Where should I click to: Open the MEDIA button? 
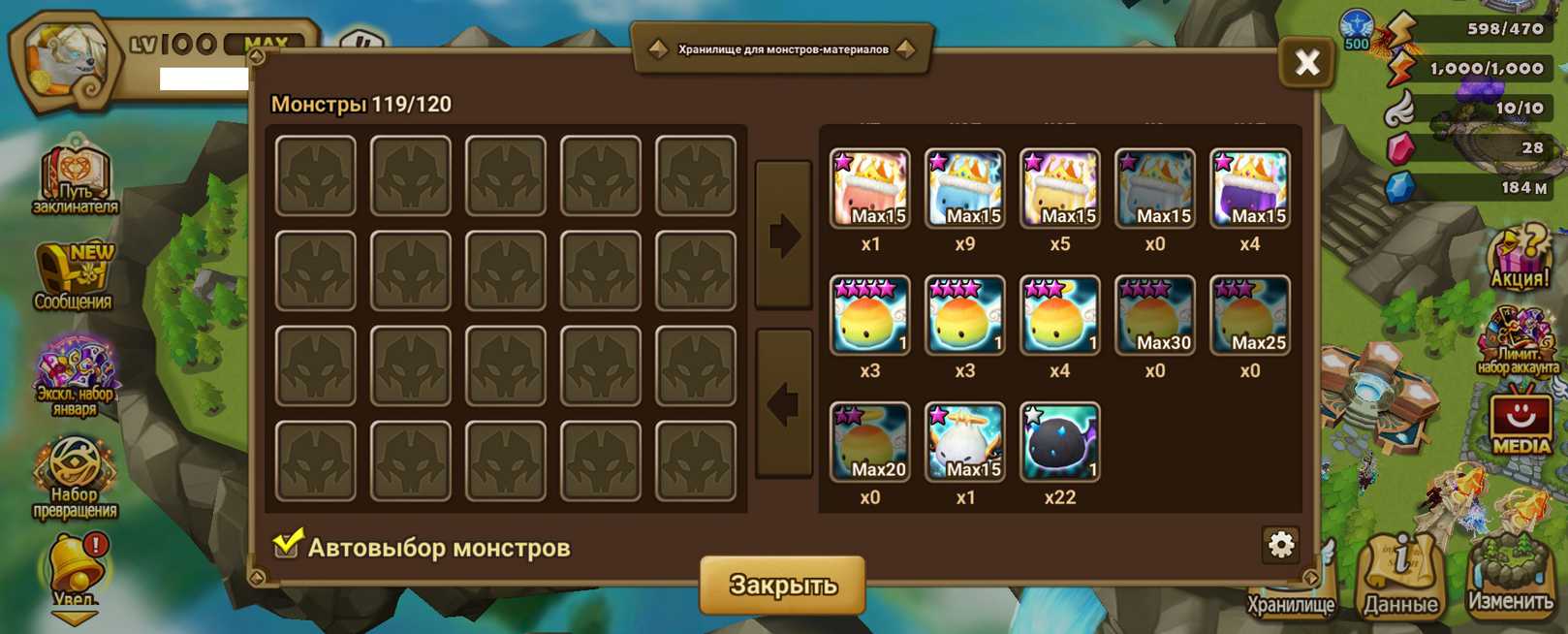click(x=1520, y=422)
